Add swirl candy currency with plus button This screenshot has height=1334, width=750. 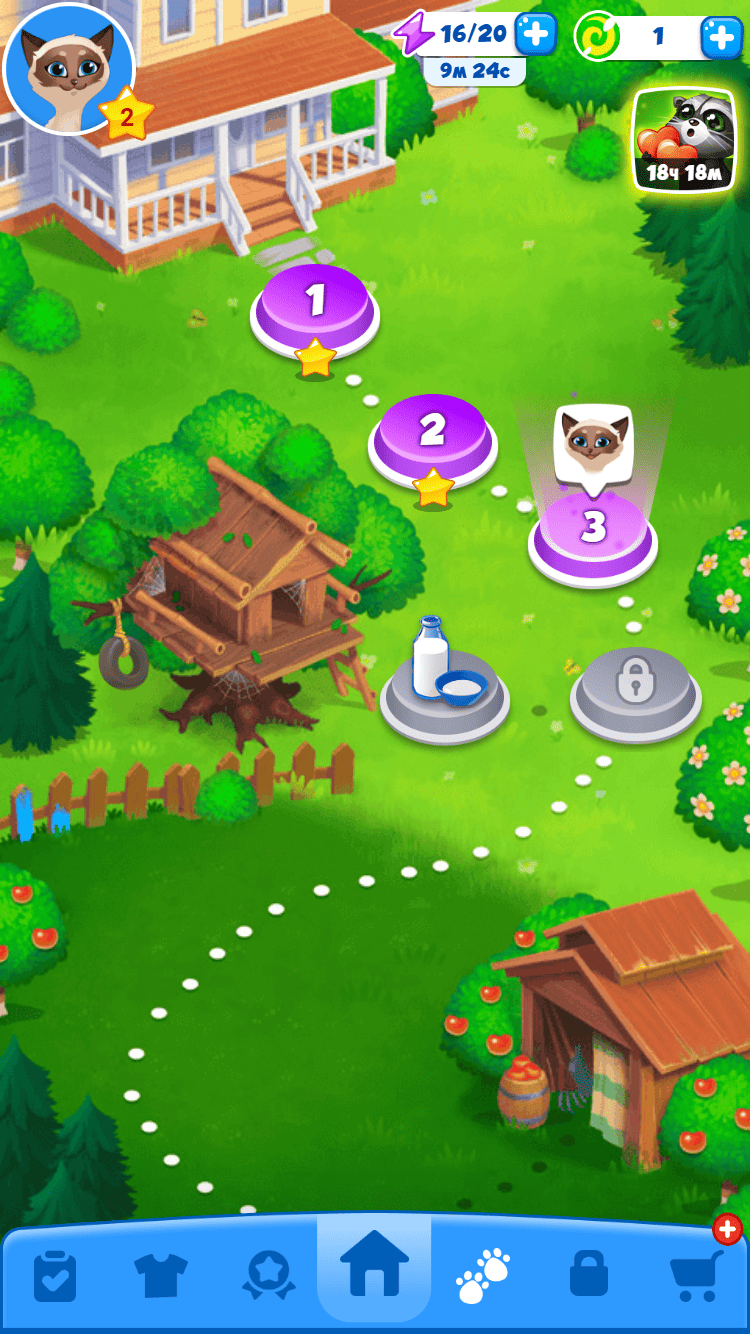721,38
